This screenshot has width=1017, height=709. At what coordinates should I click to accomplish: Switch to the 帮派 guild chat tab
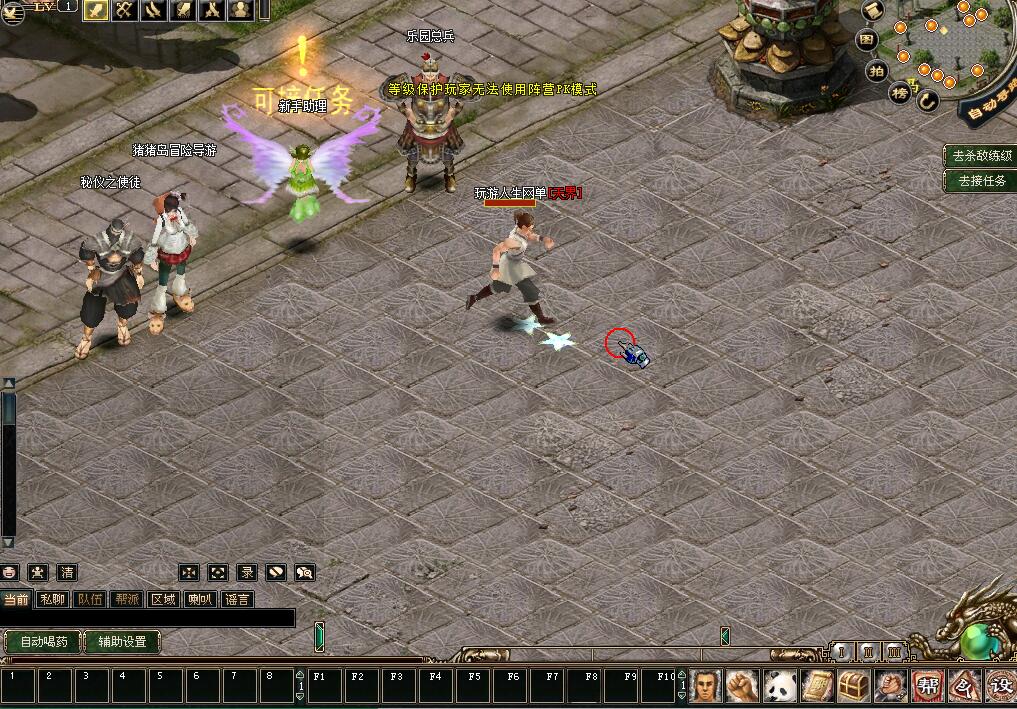coord(126,599)
